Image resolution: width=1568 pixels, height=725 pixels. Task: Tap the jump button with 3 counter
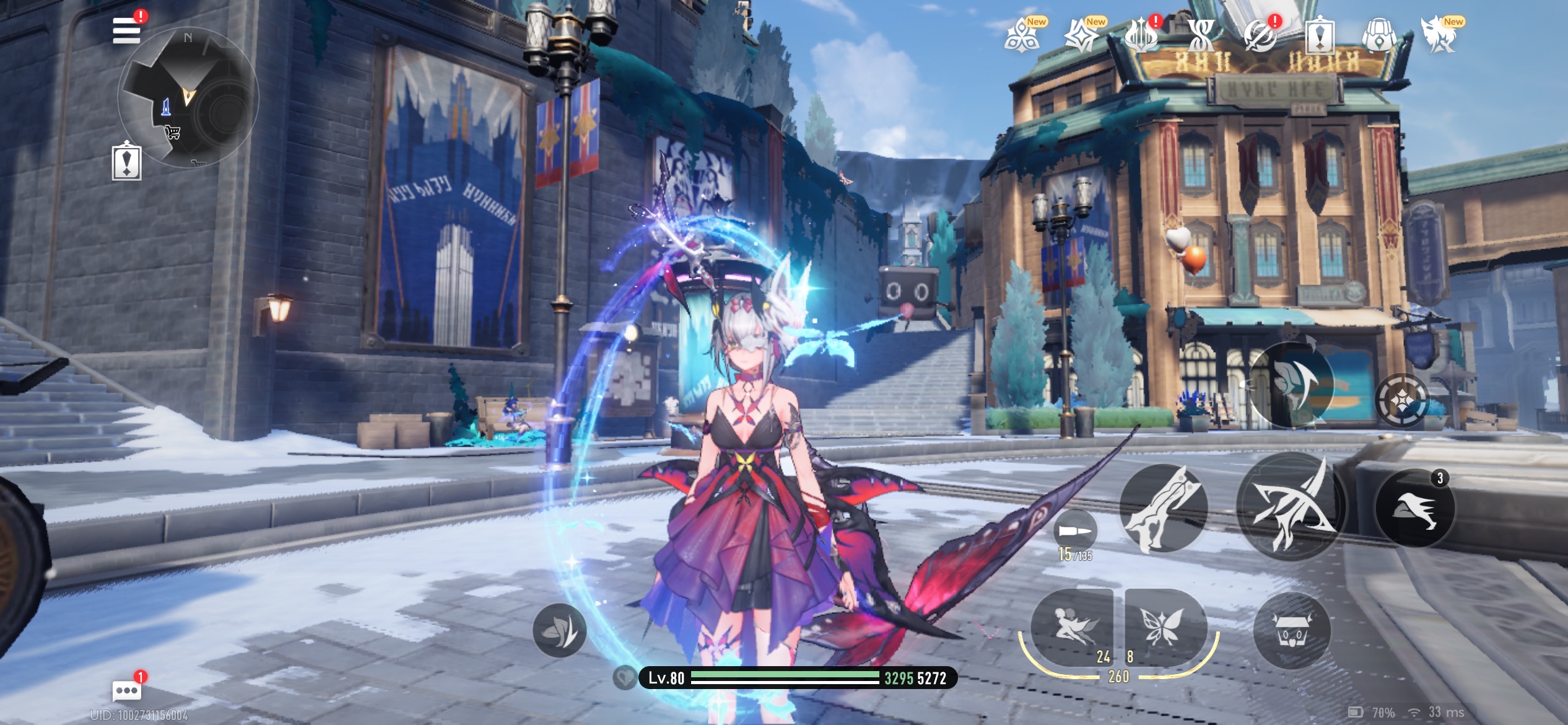click(x=1414, y=508)
